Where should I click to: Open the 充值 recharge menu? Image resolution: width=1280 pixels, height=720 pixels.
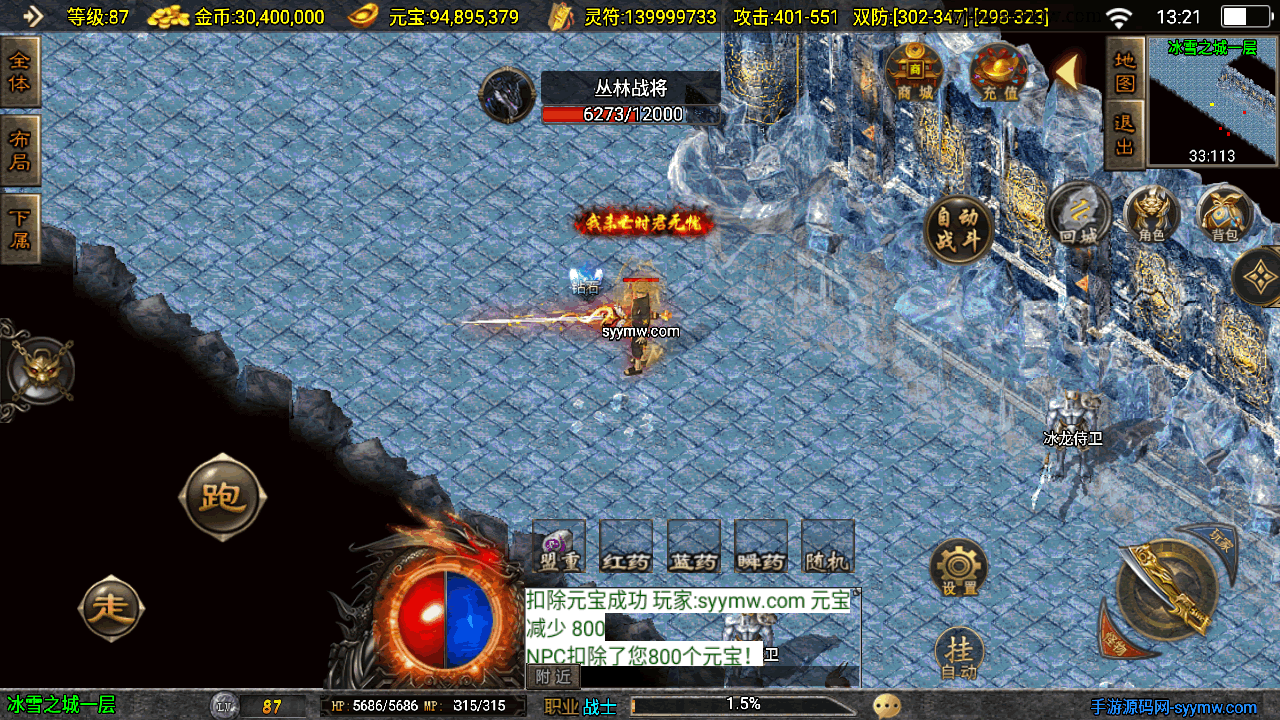(999, 72)
